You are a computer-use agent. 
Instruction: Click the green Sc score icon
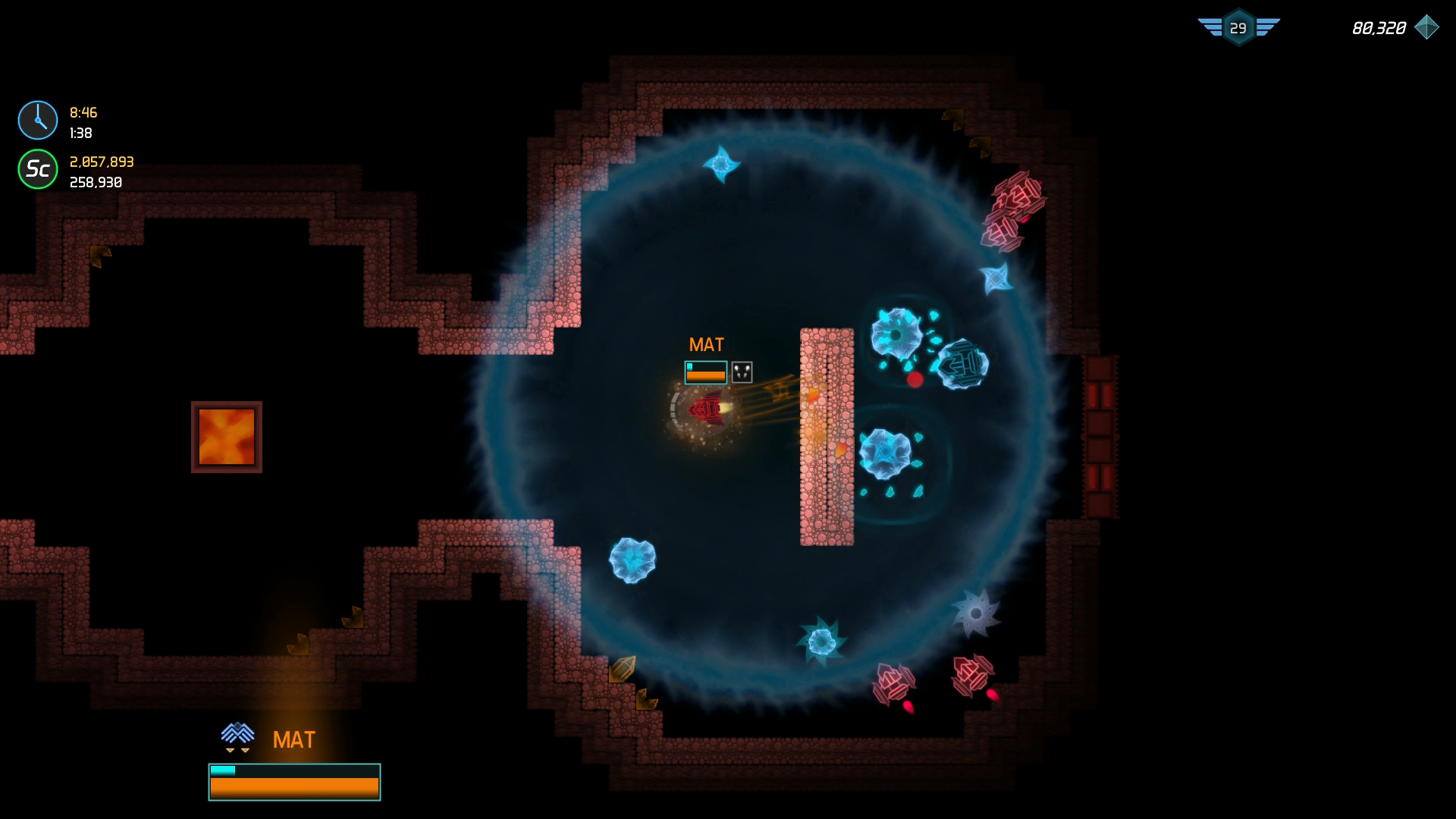(36, 170)
